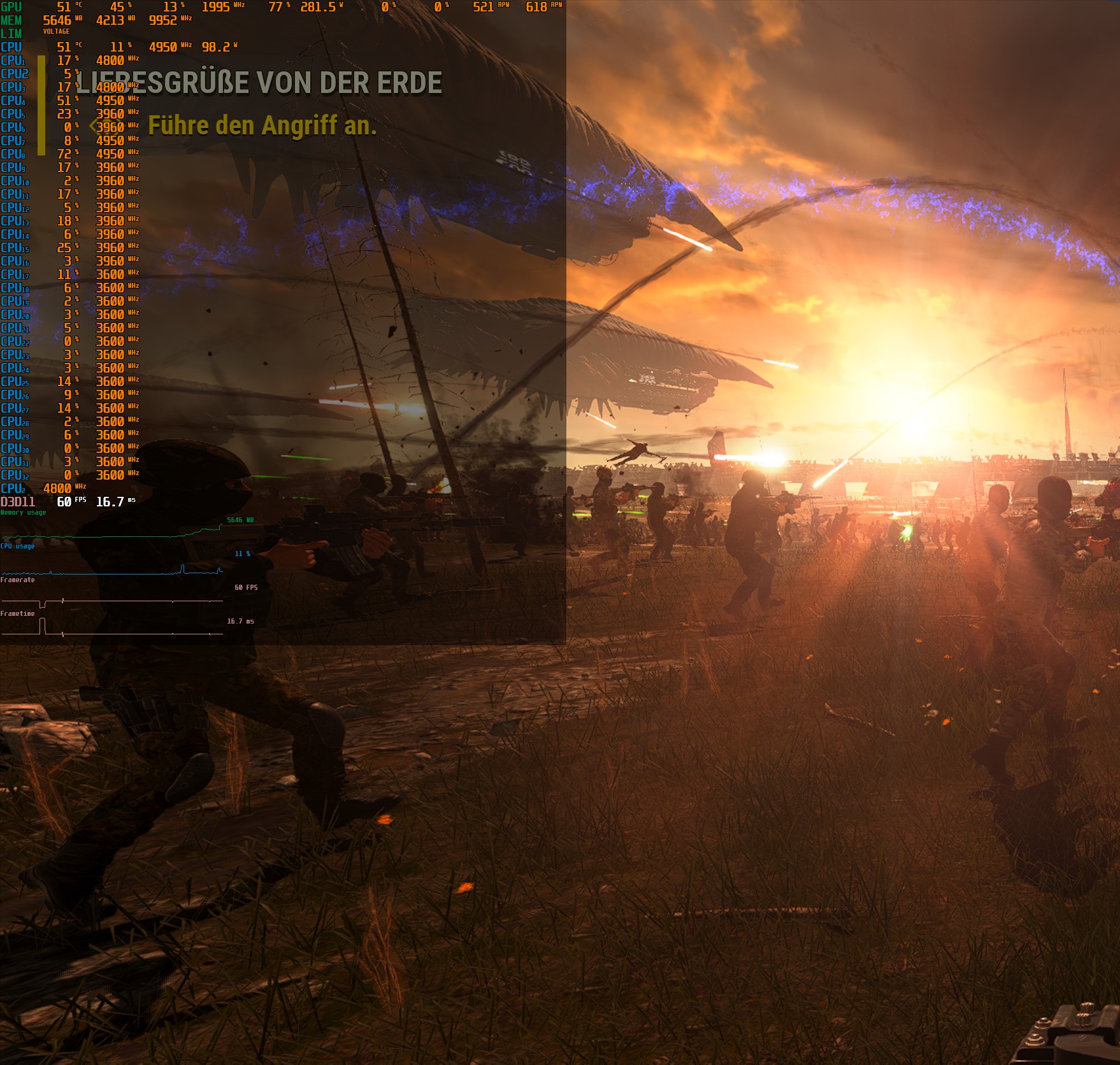Expand the CPU usage graph
The width and height of the screenshot is (1120, 1065).
(18, 547)
